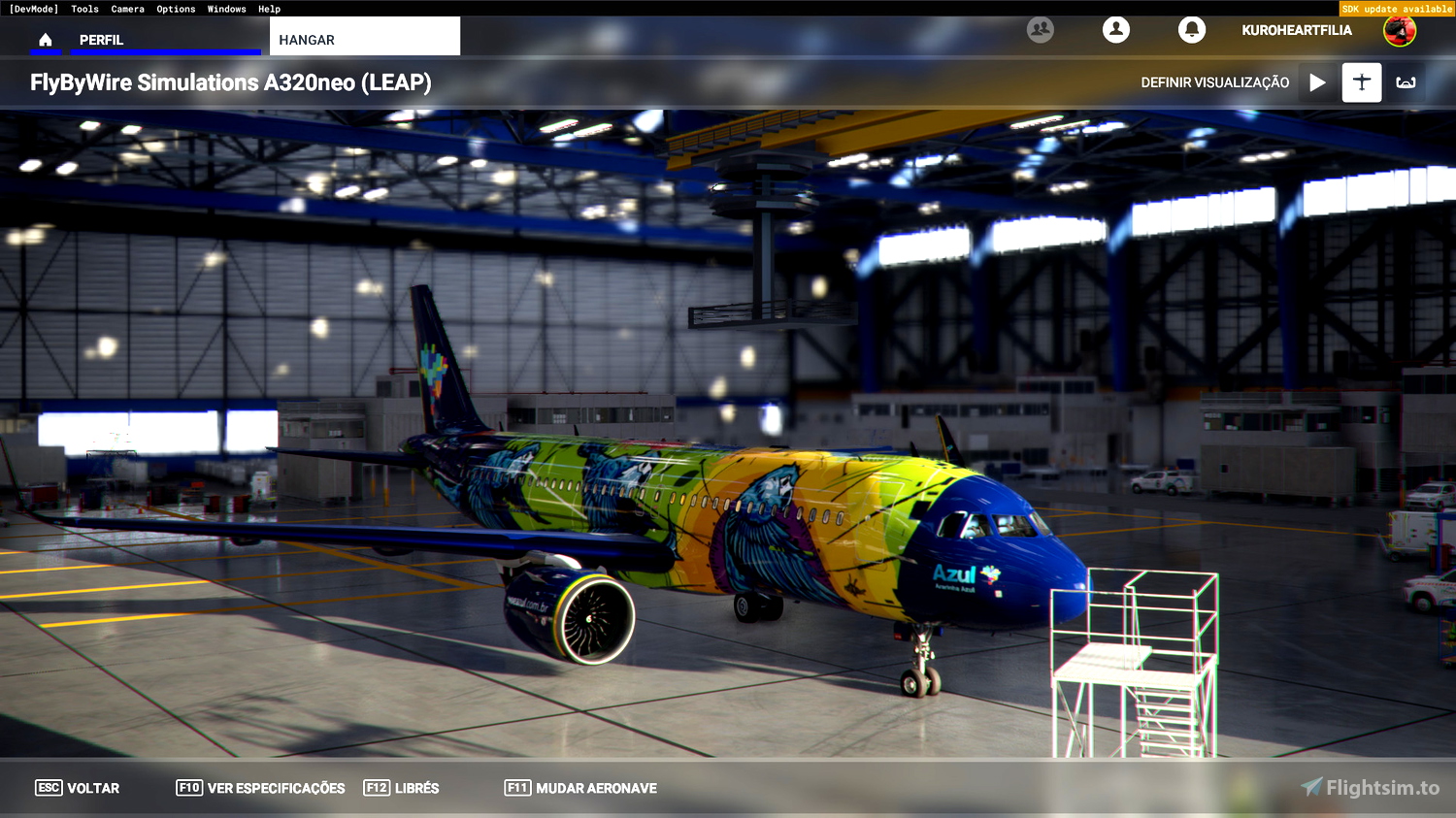The height and width of the screenshot is (818, 1456).
Task: Select the exterior airplane view icon
Action: (1361, 82)
